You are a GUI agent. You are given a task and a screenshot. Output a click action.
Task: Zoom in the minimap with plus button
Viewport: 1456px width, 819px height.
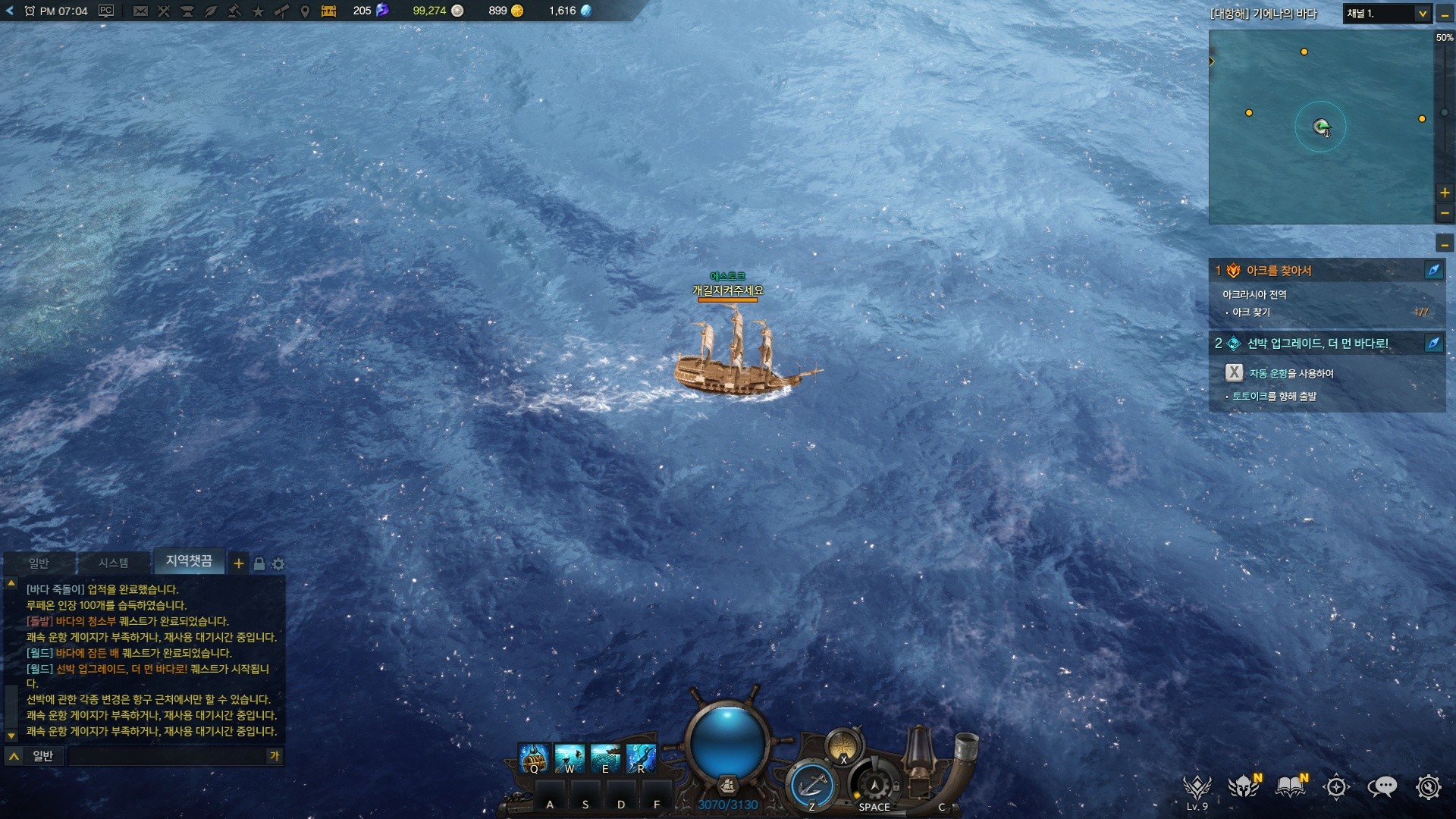point(1445,193)
